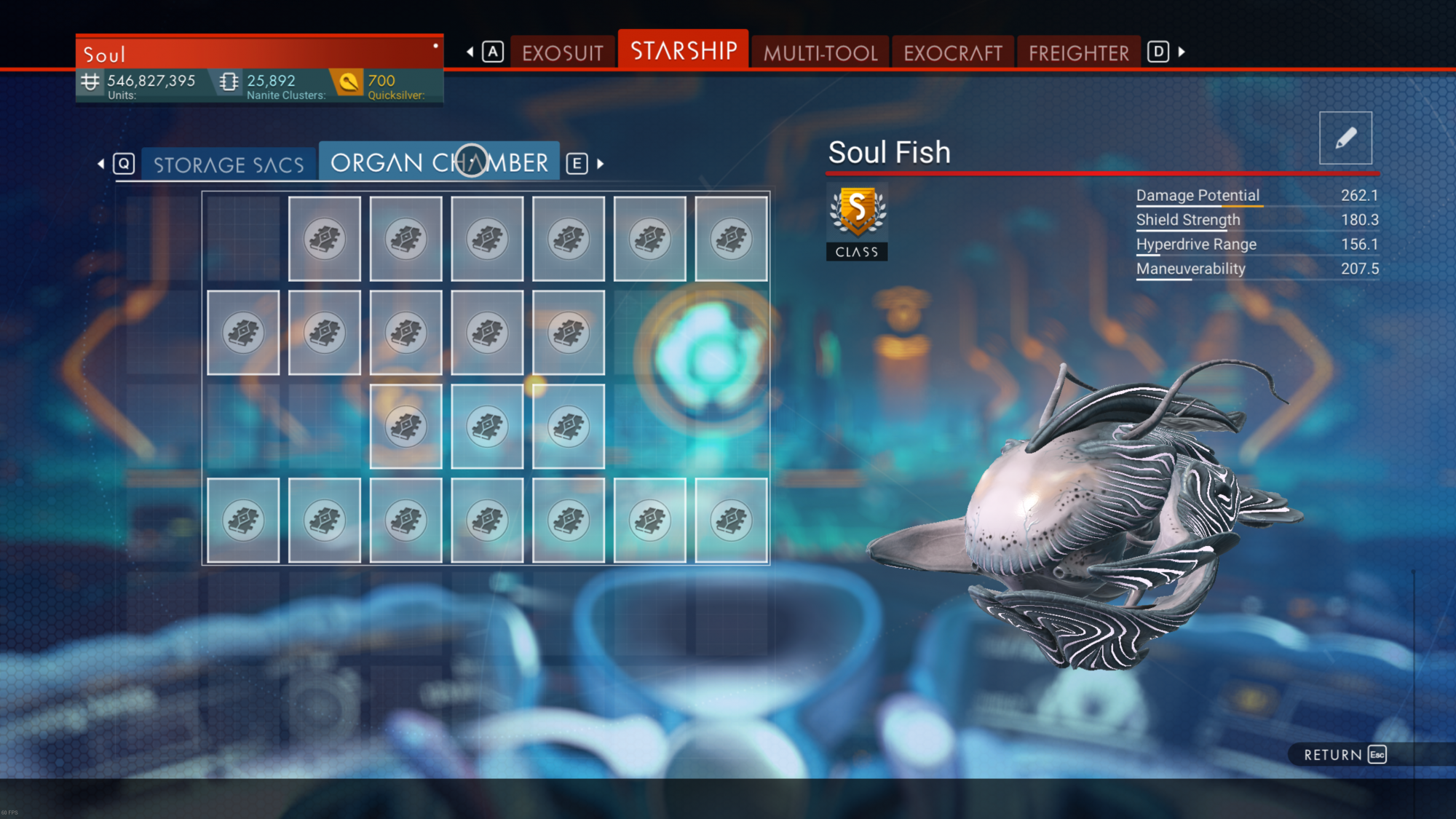Screen dimensions: 1456x819
Task: Open the Multi-Tool tab
Action: click(820, 53)
